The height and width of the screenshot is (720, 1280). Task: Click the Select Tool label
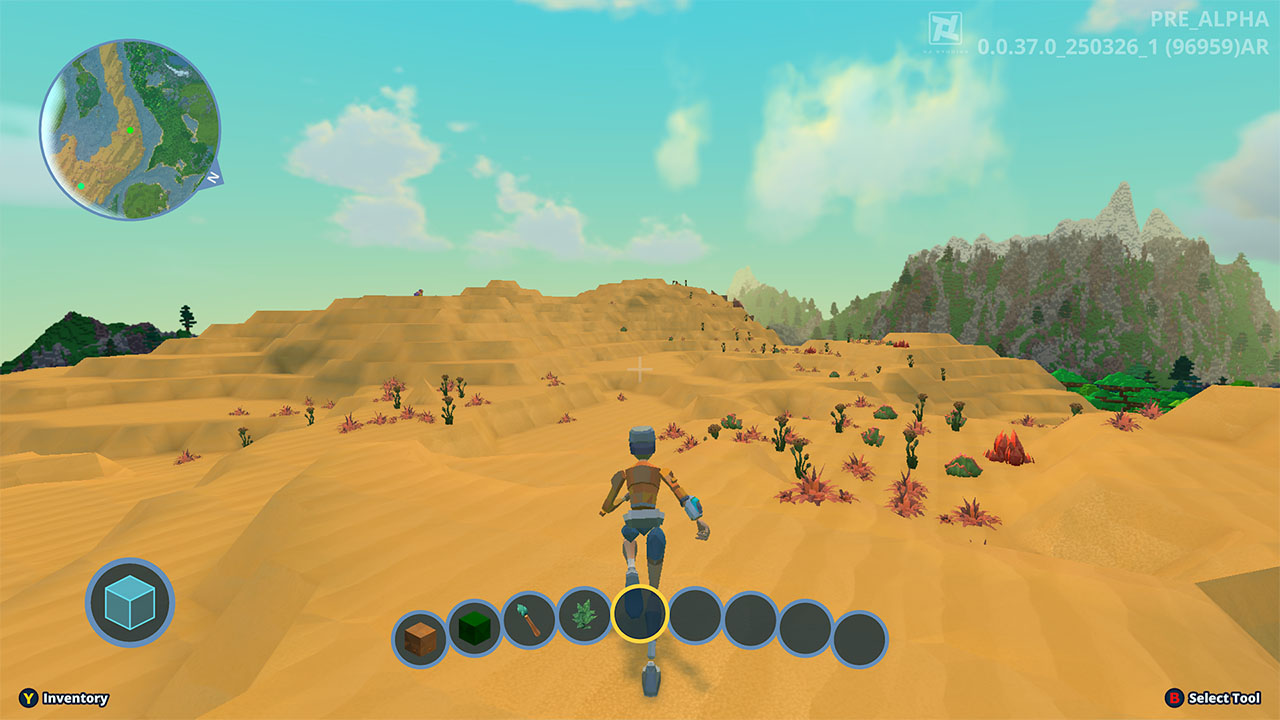click(1224, 698)
